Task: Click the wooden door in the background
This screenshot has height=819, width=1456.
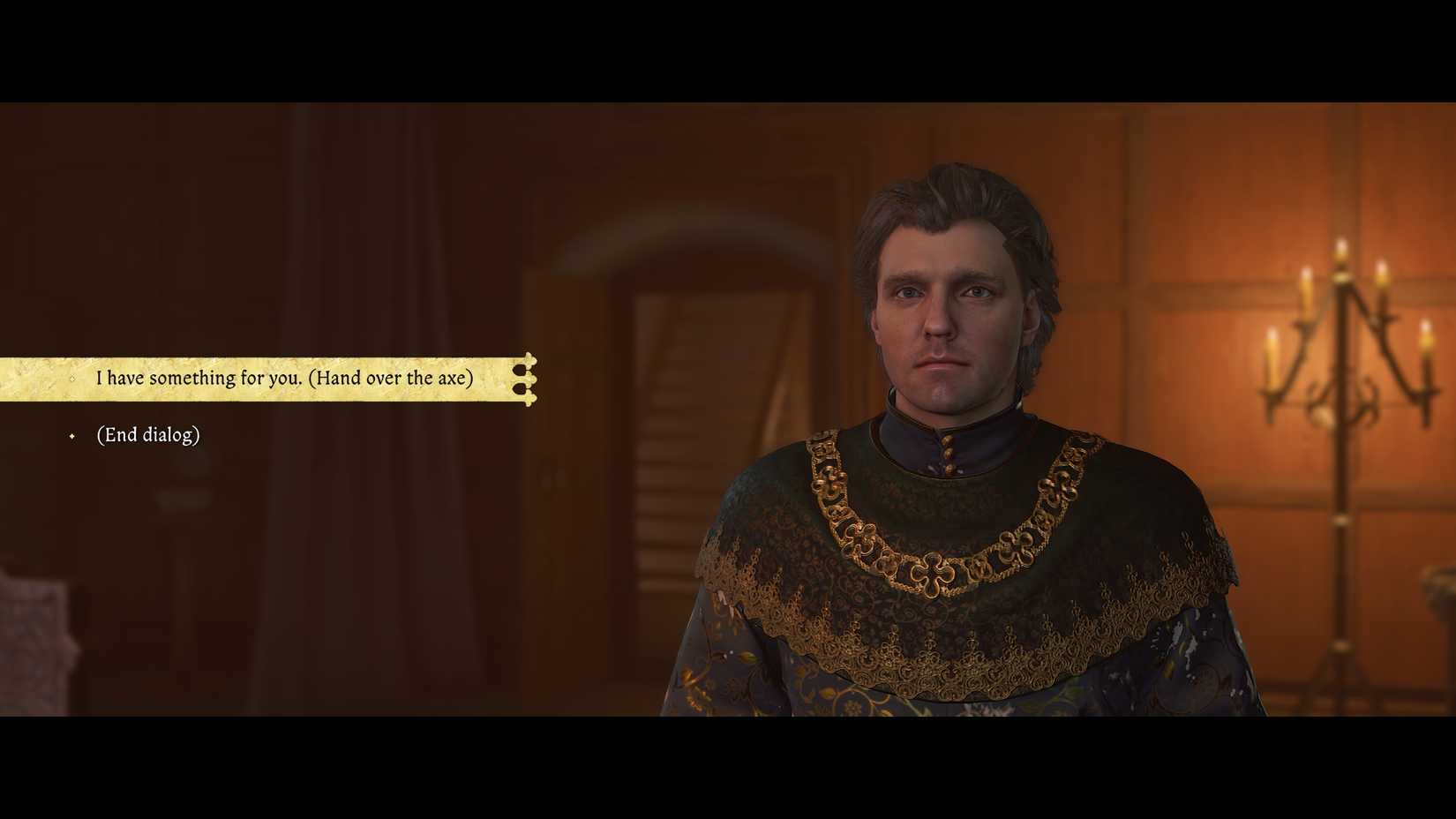Action: [697, 397]
